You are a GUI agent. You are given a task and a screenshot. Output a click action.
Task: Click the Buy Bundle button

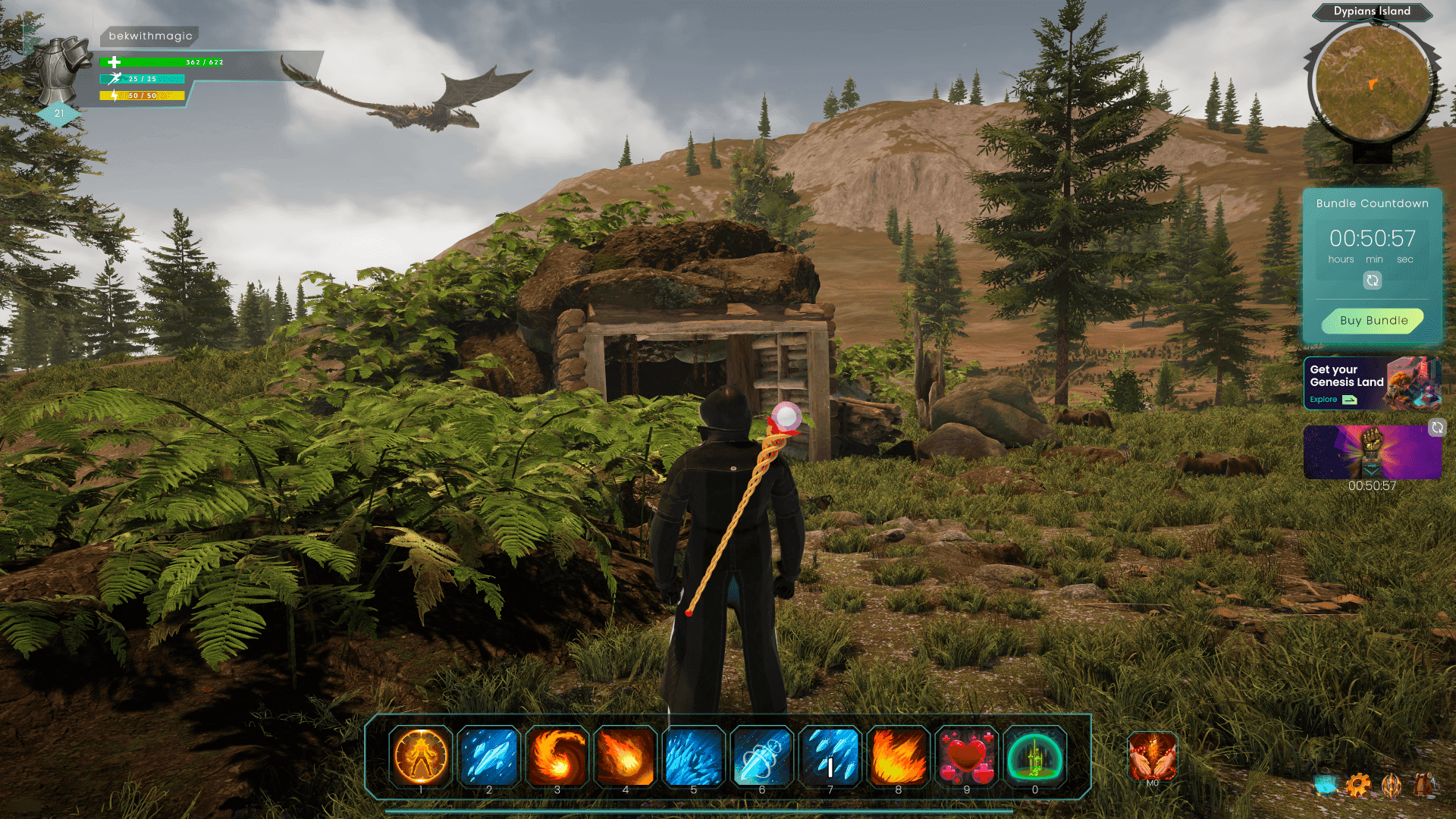1373,321
